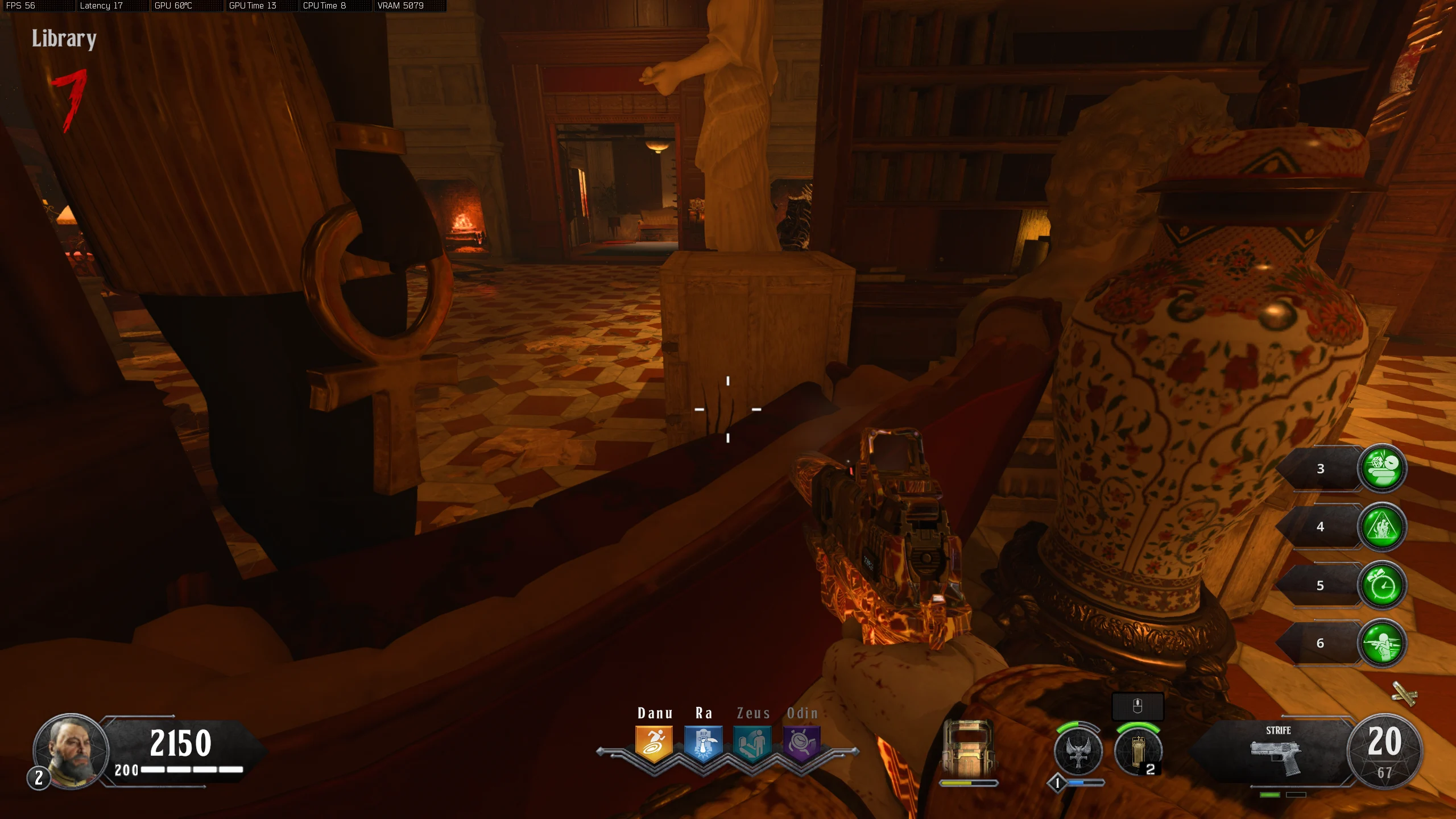1456x819 pixels.
Task: Use the warning-triangle elixir in slot 4
Action: coord(1382,527)
